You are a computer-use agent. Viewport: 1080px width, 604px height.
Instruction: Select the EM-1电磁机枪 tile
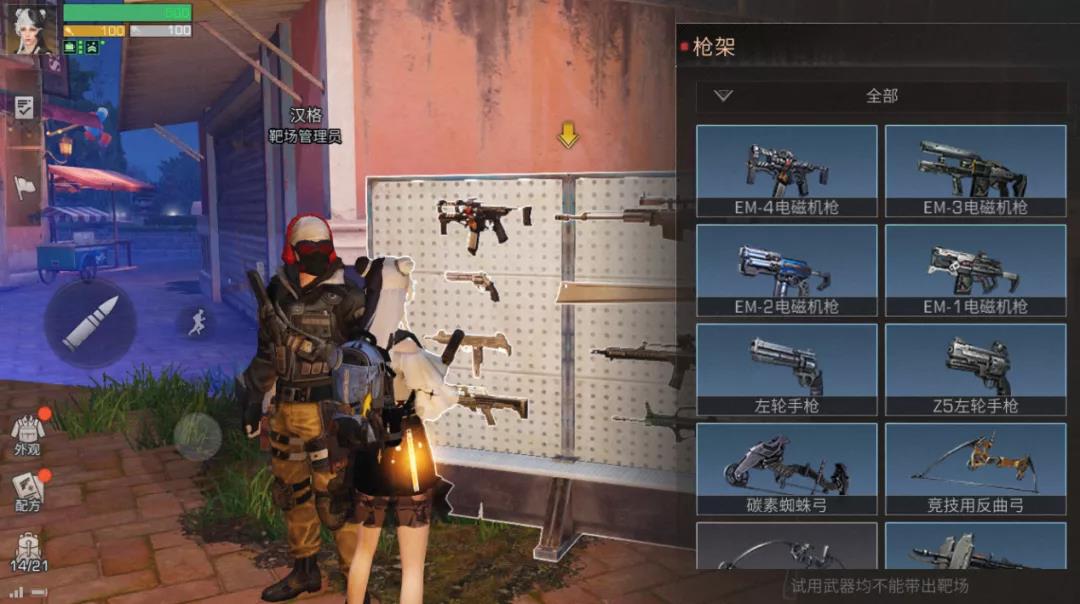tap(975, 270)
